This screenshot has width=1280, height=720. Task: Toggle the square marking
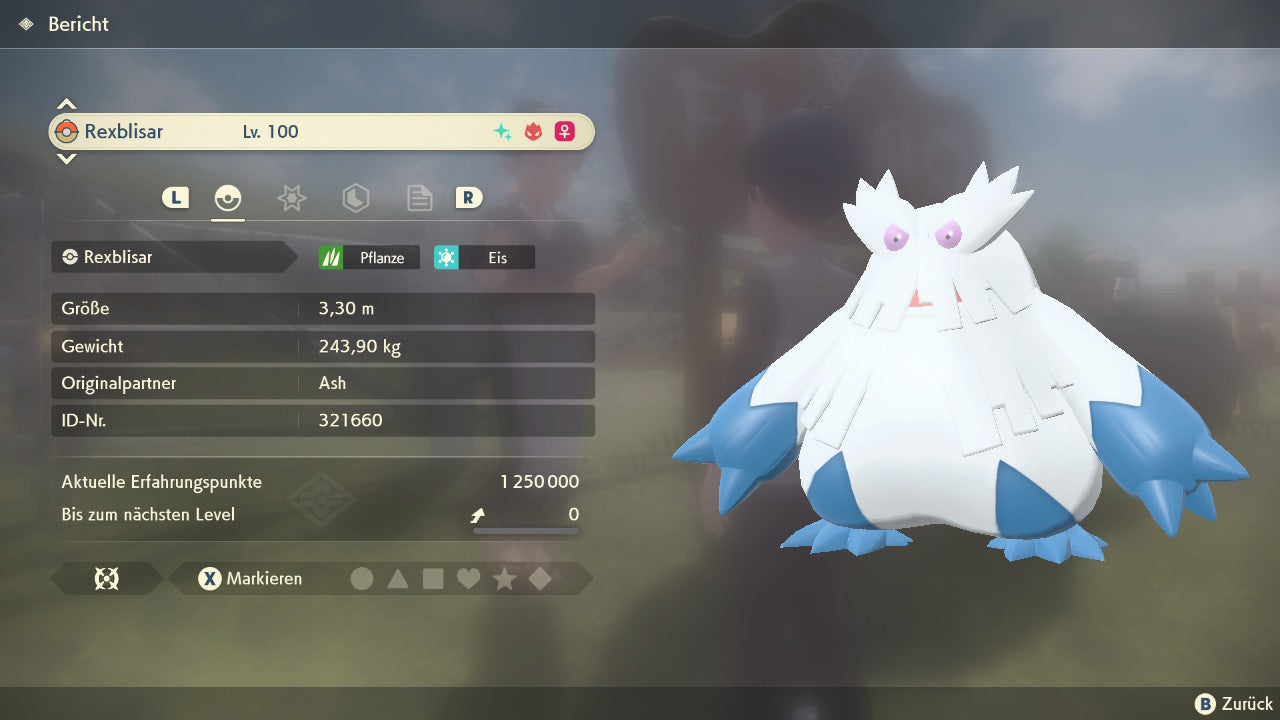pos(433,579)
